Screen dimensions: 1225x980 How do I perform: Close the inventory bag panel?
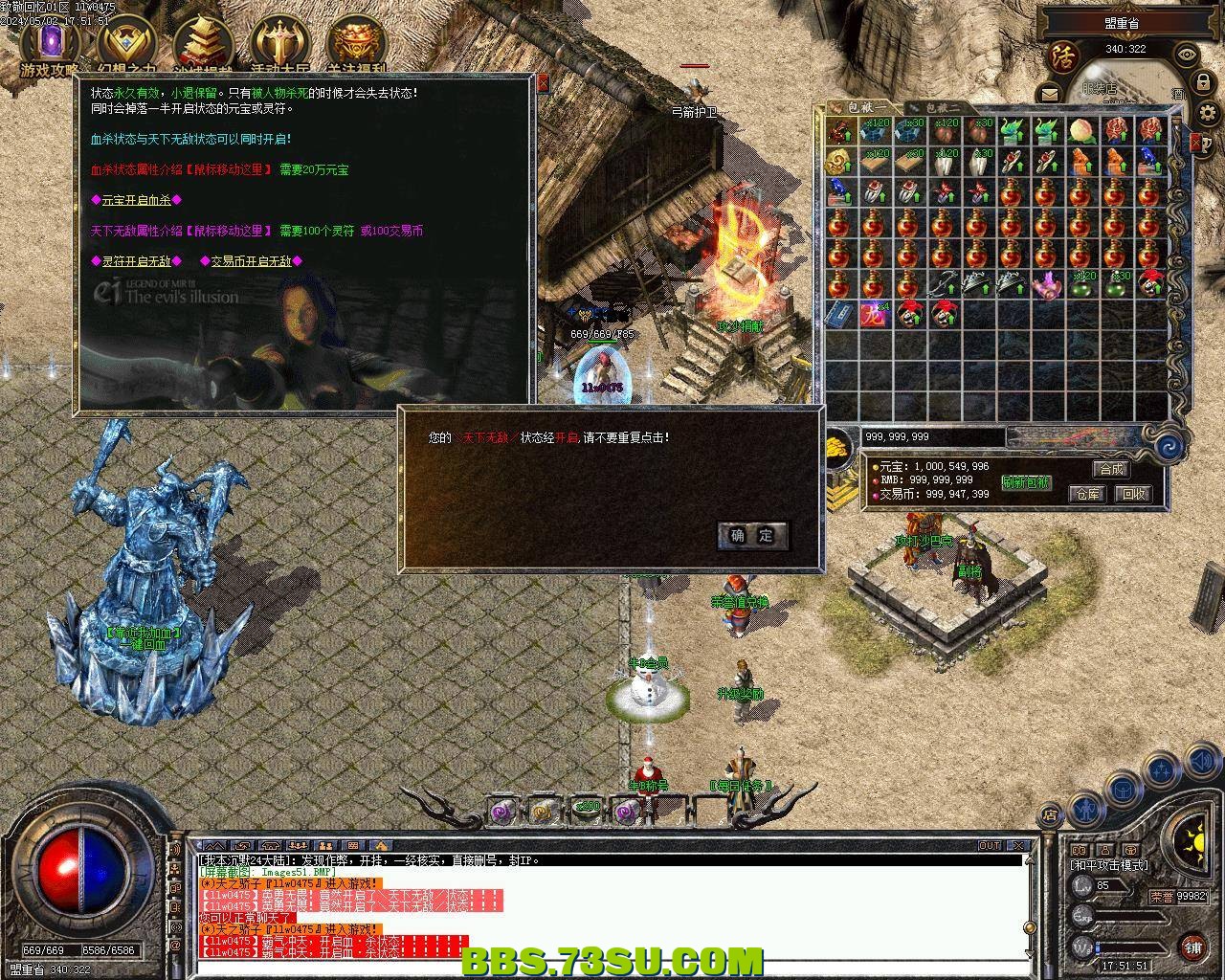[x=1195, y=143]
